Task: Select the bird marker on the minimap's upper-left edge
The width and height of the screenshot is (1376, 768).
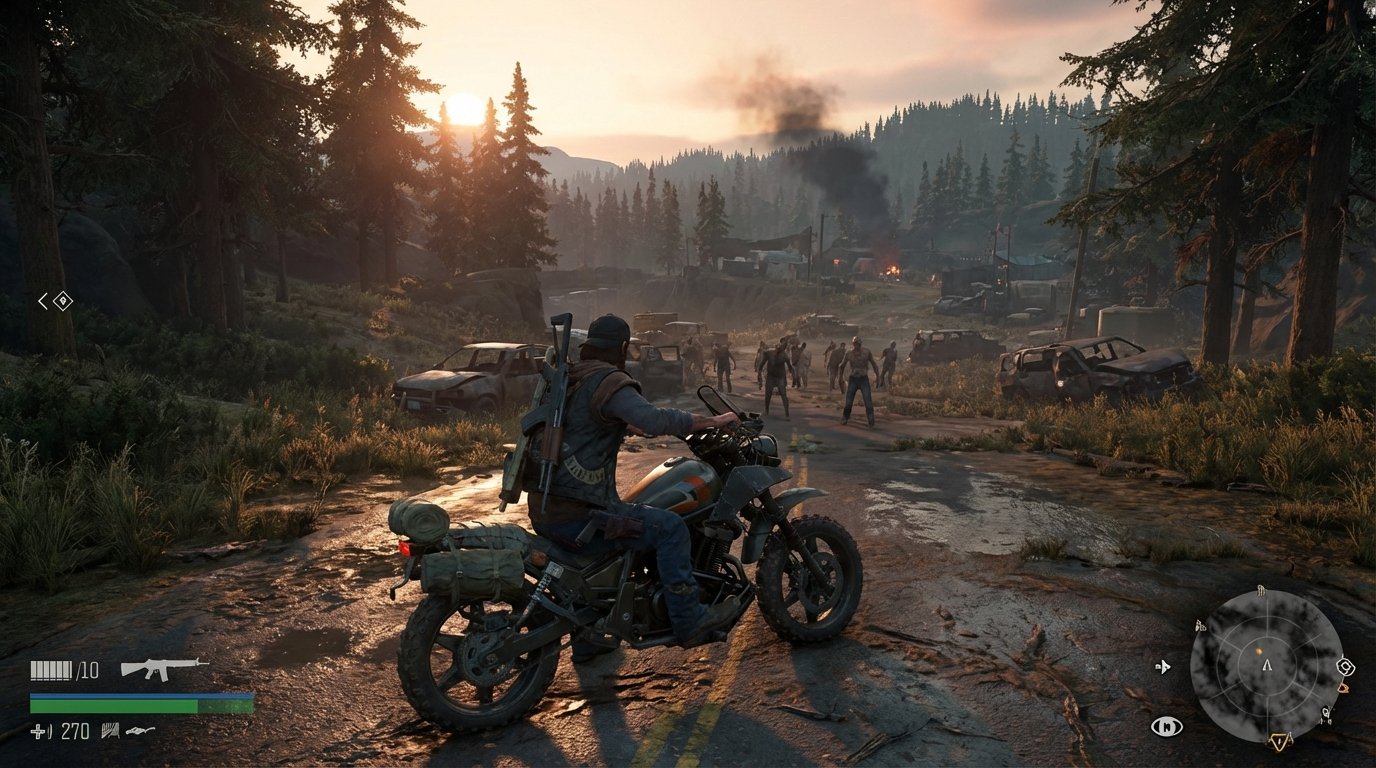Action: pyautogui.click(x=1200, y=626)
